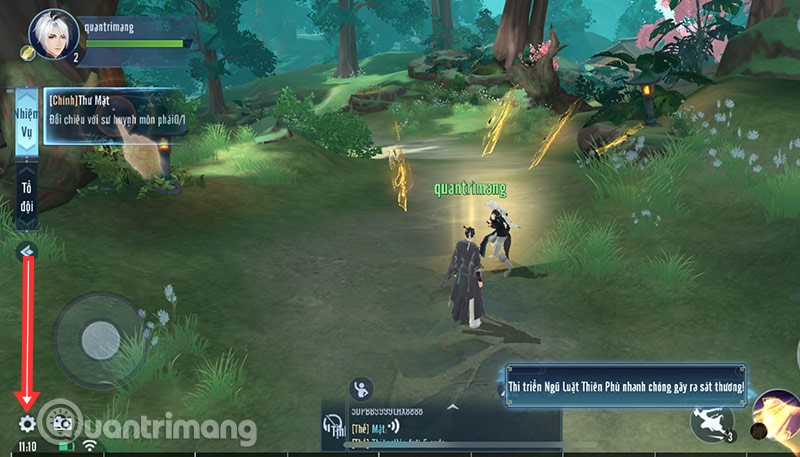Click the voice headset icon beside chat
This screenshot has width=800, height=457.
click(332, 428)
